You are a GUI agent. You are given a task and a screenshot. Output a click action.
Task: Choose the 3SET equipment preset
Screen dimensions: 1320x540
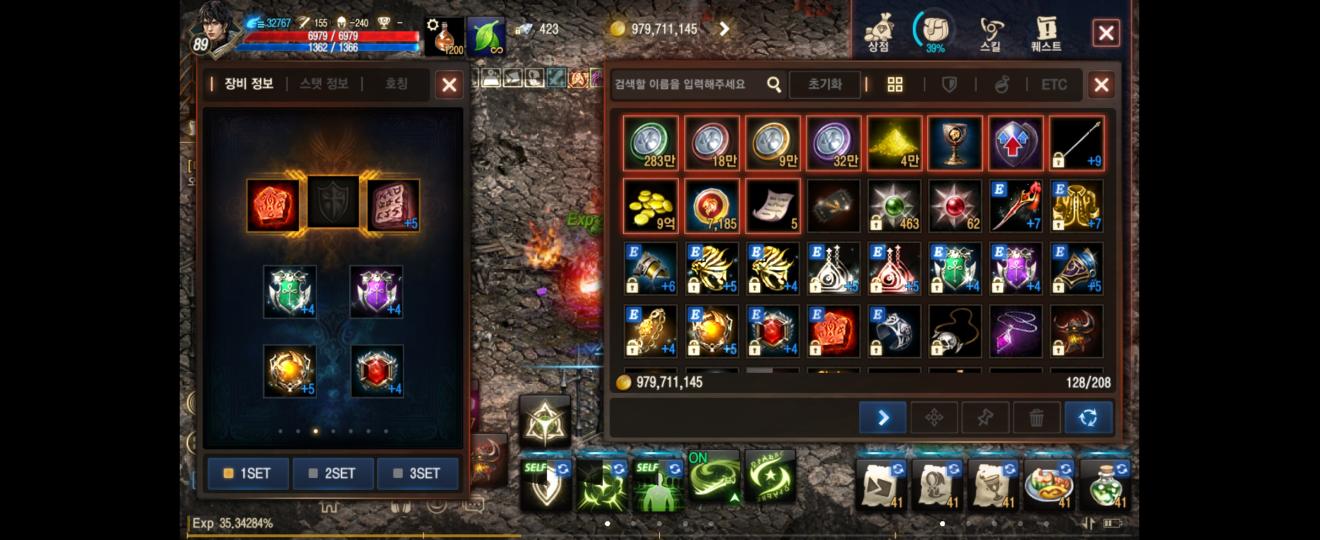point(418,473)
